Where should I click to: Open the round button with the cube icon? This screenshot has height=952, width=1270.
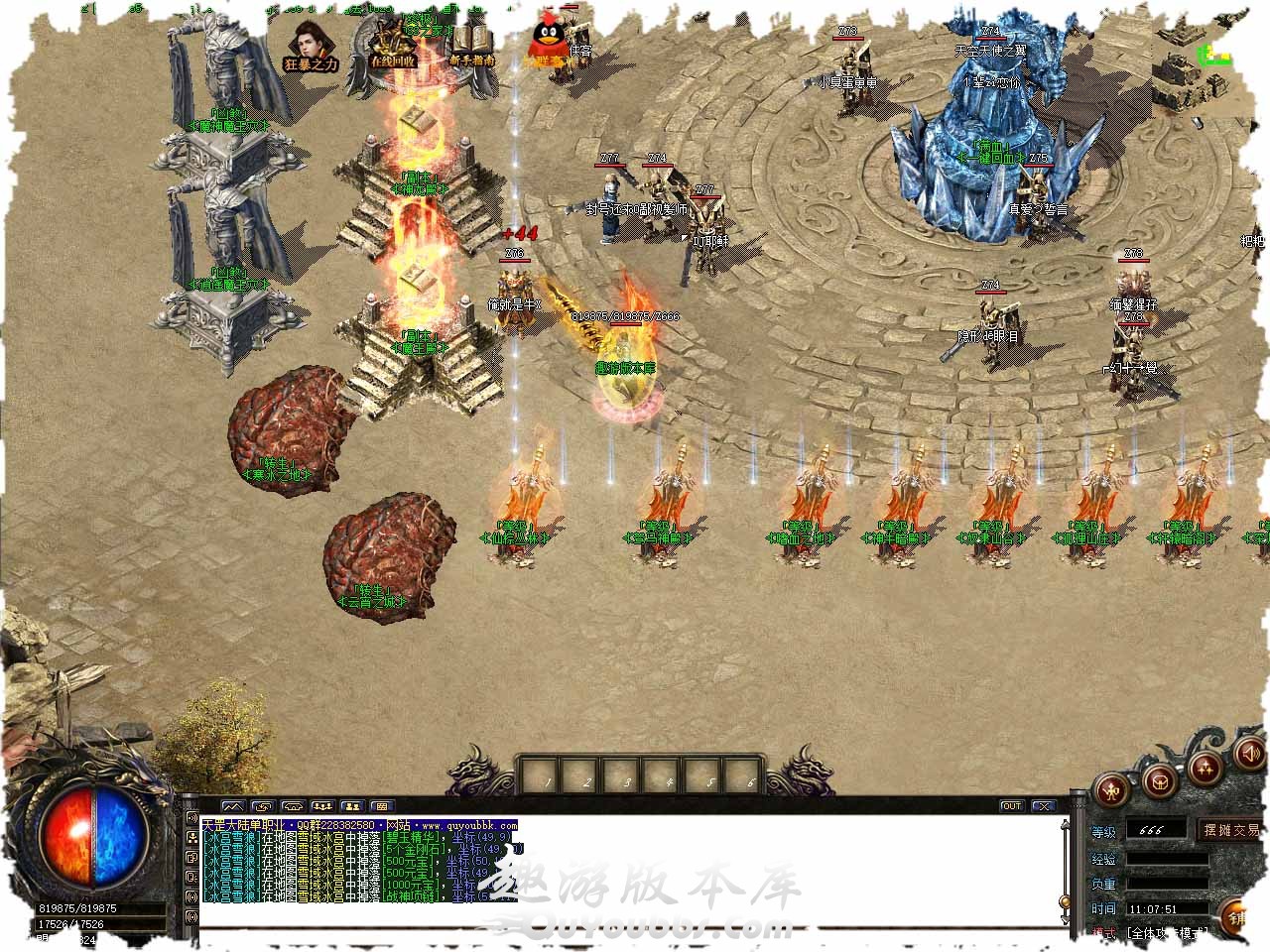point(1159,783)
